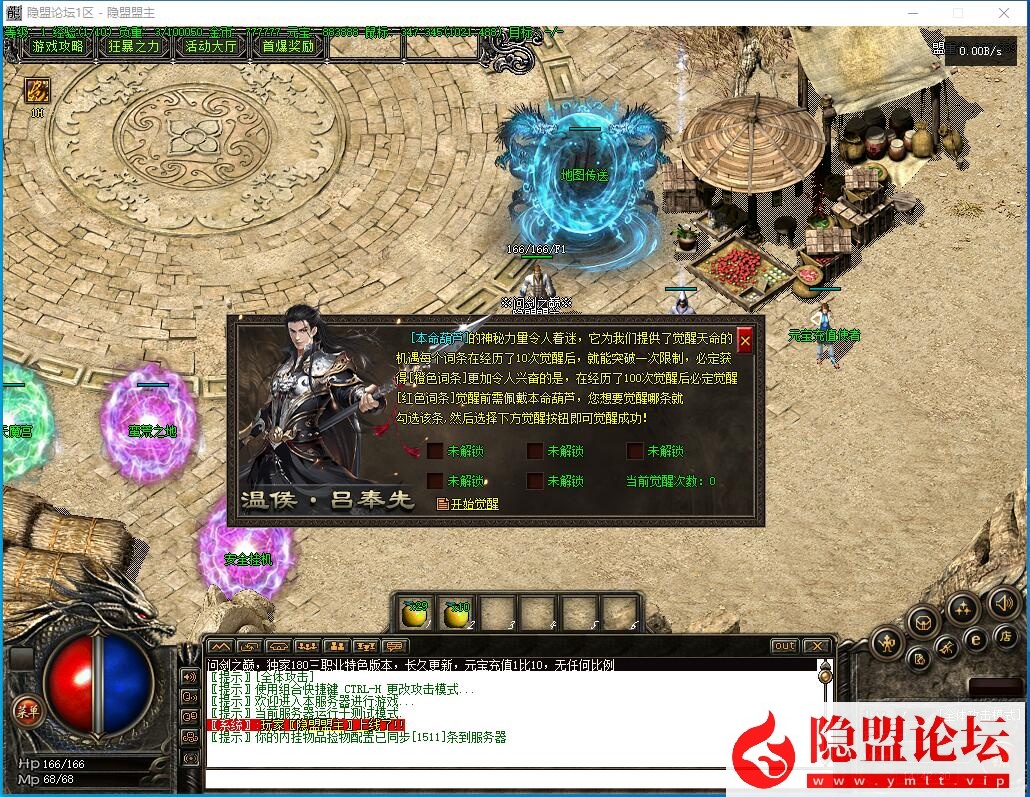
Task: Open the 活动大厅 events hall
Action: click(x=211, y=46)
